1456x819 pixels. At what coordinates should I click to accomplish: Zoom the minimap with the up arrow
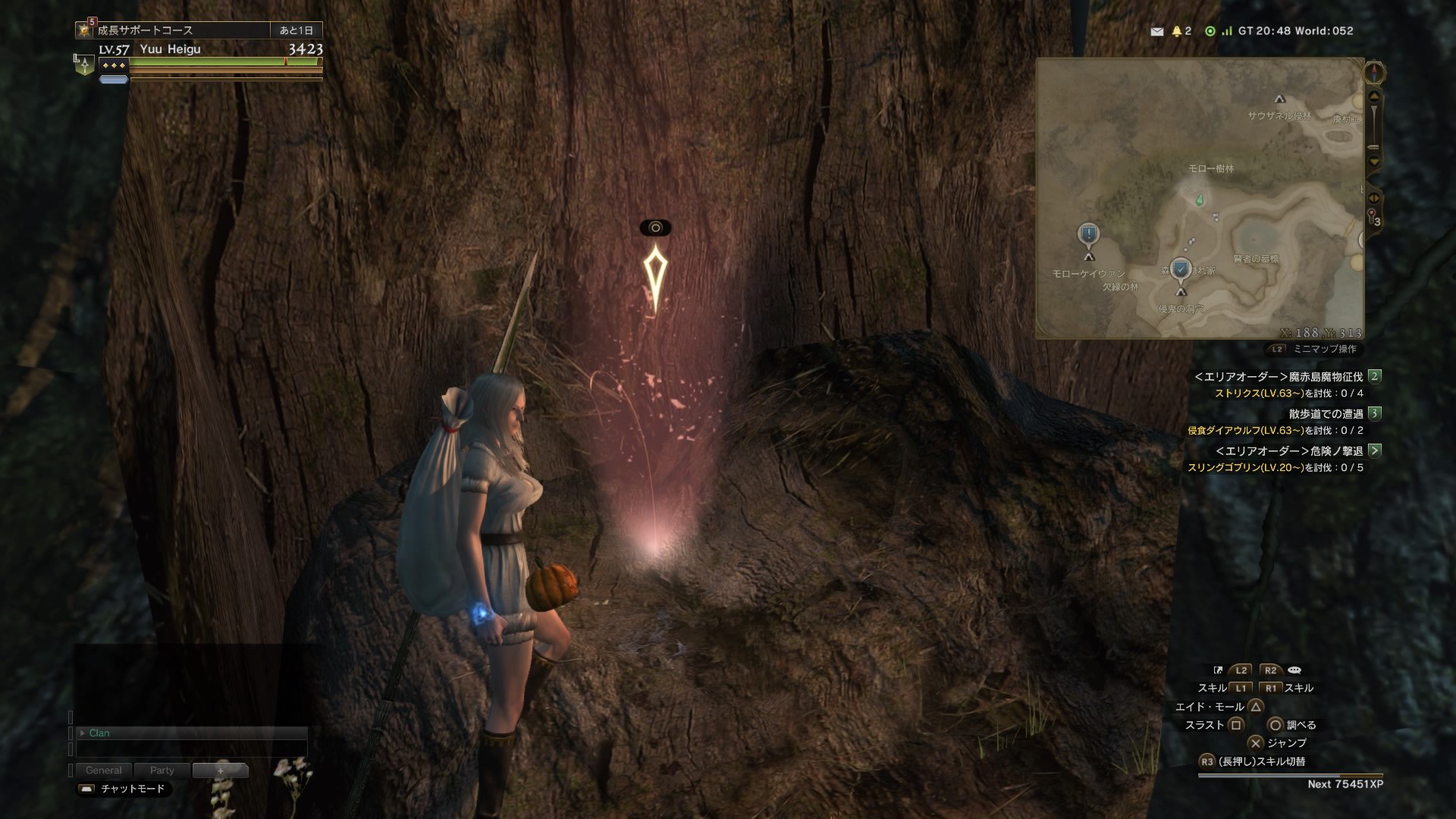pos(1374,97)
